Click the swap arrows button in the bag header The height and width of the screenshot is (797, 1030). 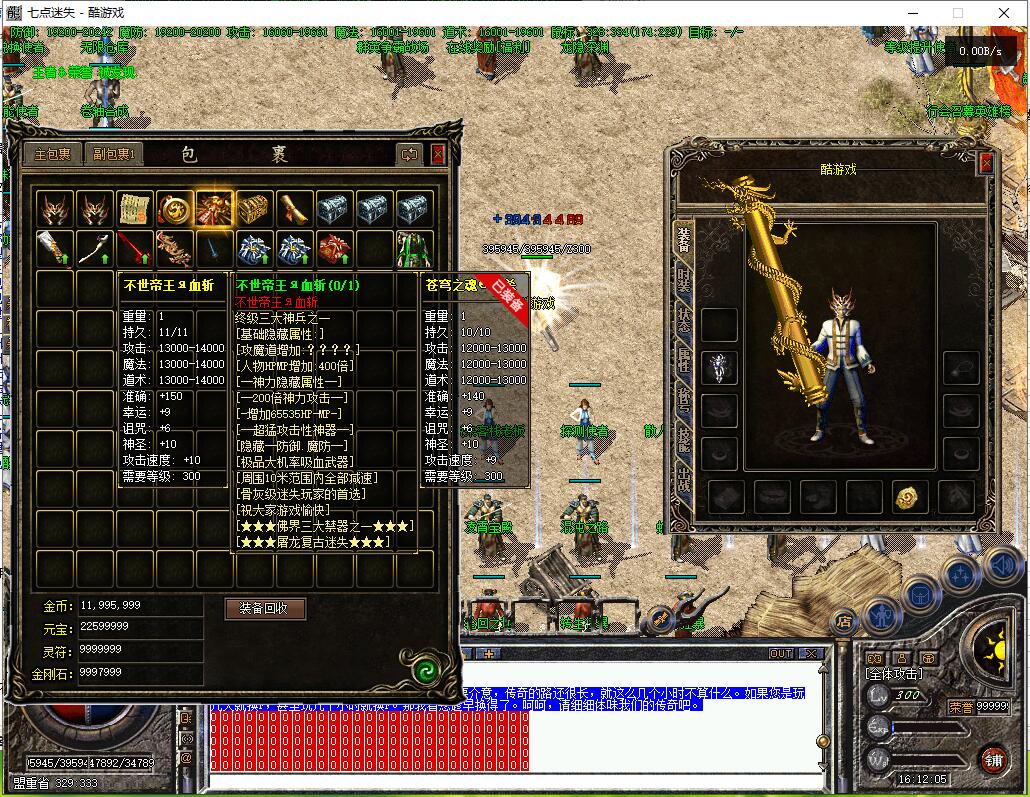tap(409, 154)
